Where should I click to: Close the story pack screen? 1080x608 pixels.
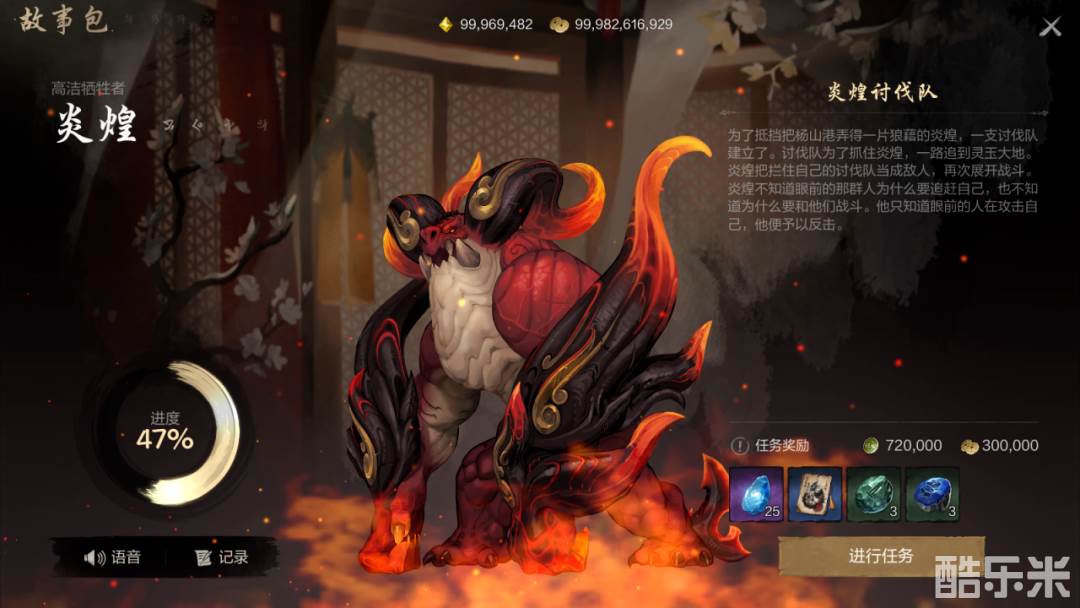(x=1050, y=27)
